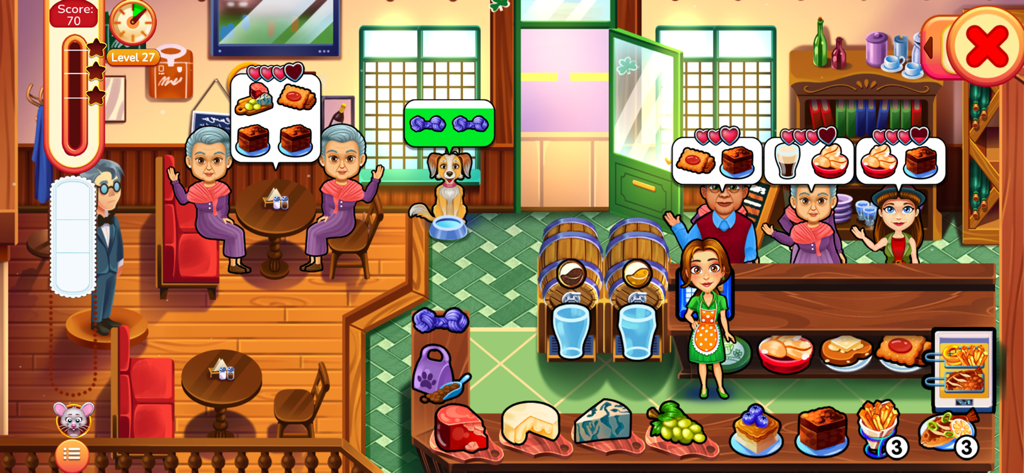The width and height of the screenshot is (1024, 473).
Task: Grab the blue cheese wedge
Action: coord(602,422)
